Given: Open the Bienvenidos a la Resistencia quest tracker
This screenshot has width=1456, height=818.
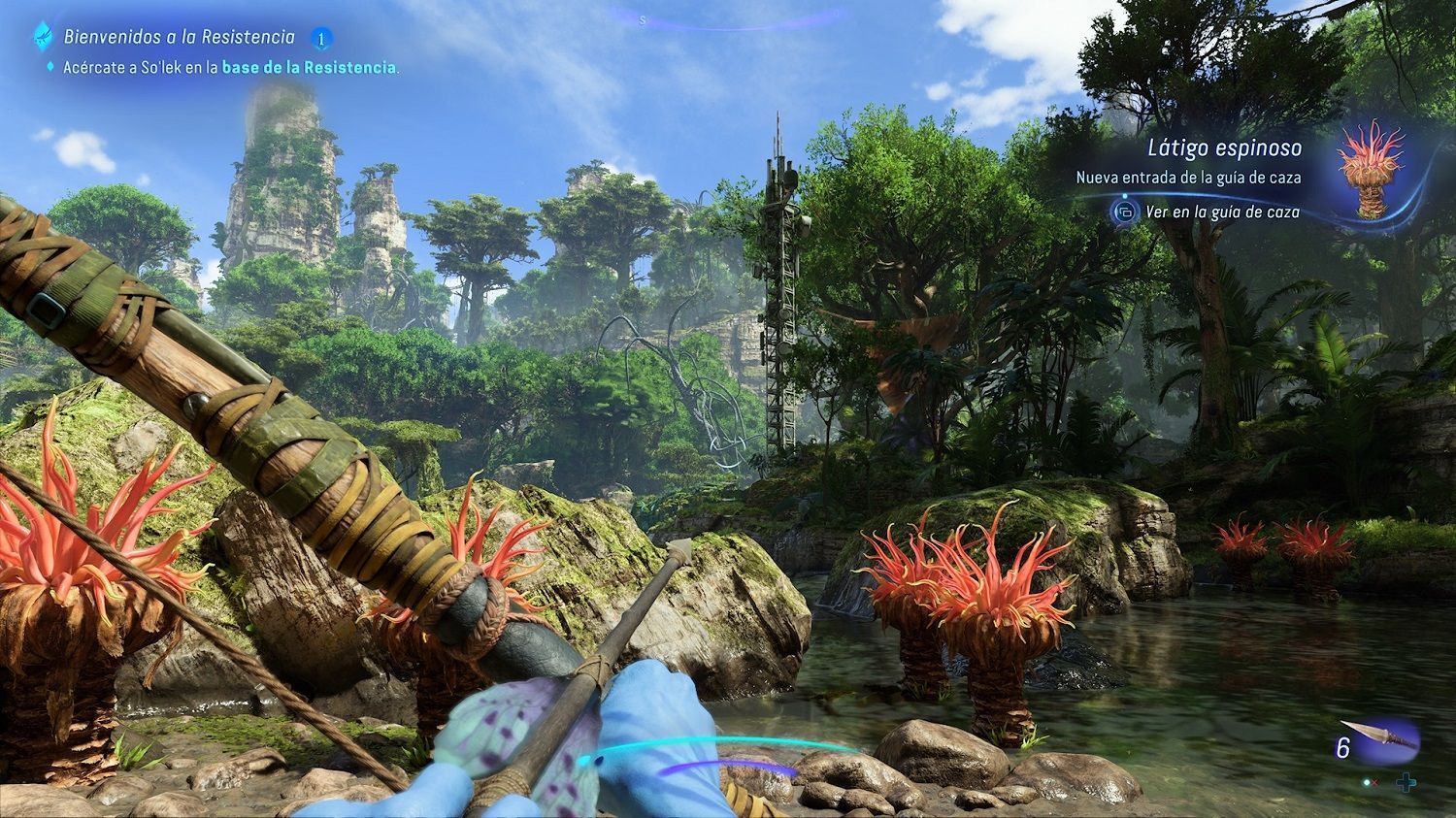Looking at the screenshot, I should point(180,38).
